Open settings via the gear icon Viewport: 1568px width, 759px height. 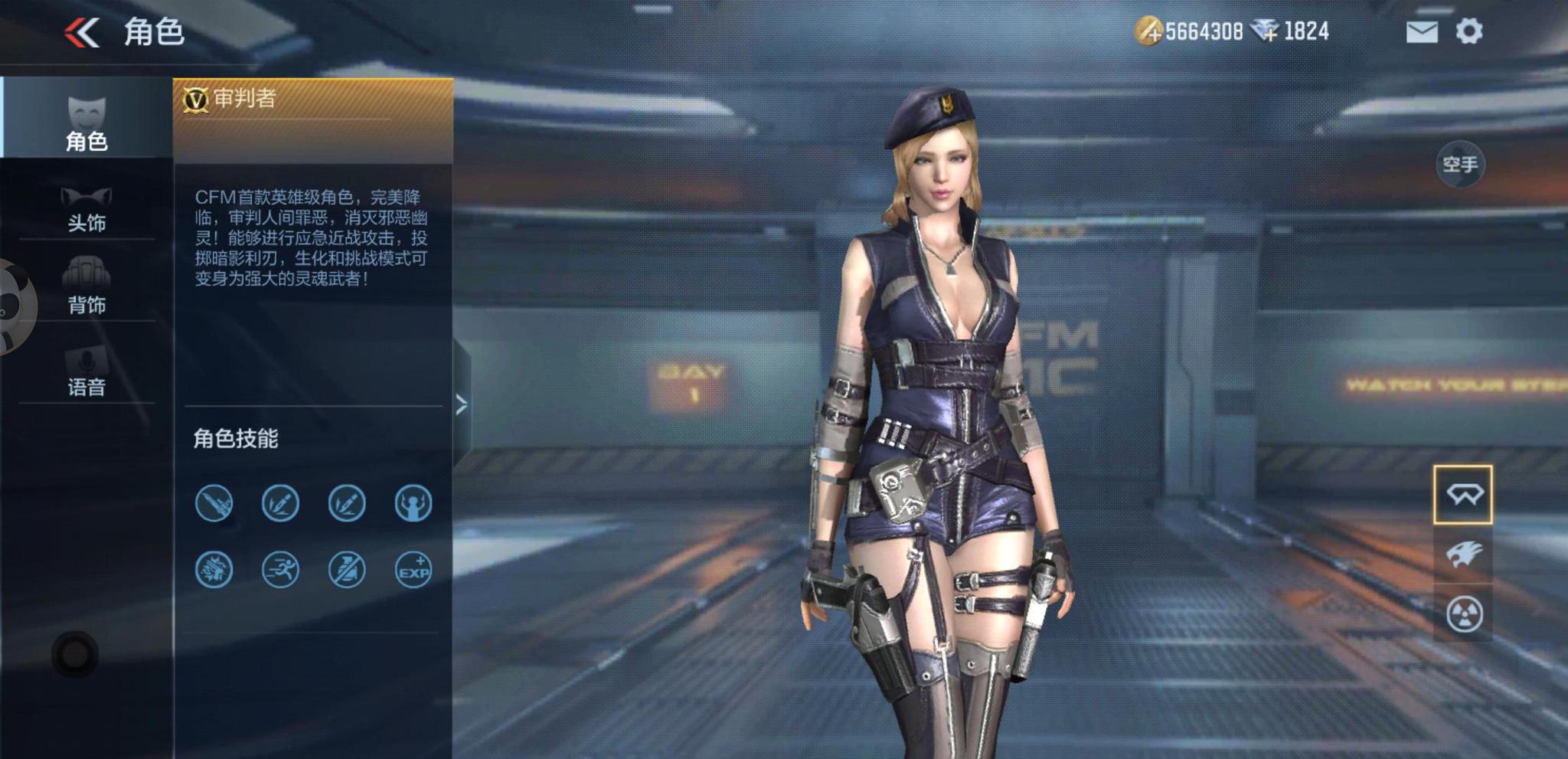pos(1468,31)
